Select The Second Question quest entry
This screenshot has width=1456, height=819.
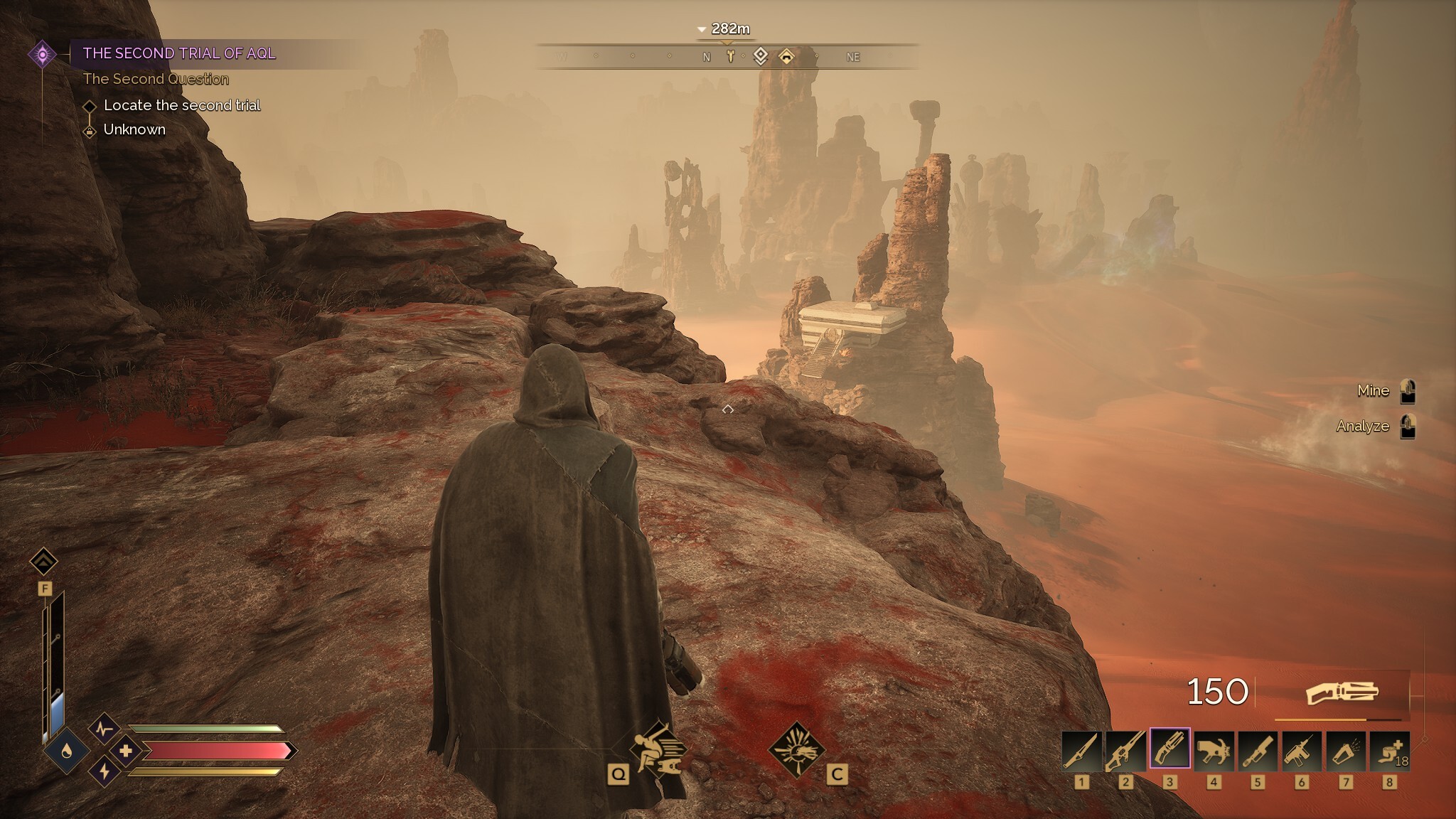[x=157, y=79]
